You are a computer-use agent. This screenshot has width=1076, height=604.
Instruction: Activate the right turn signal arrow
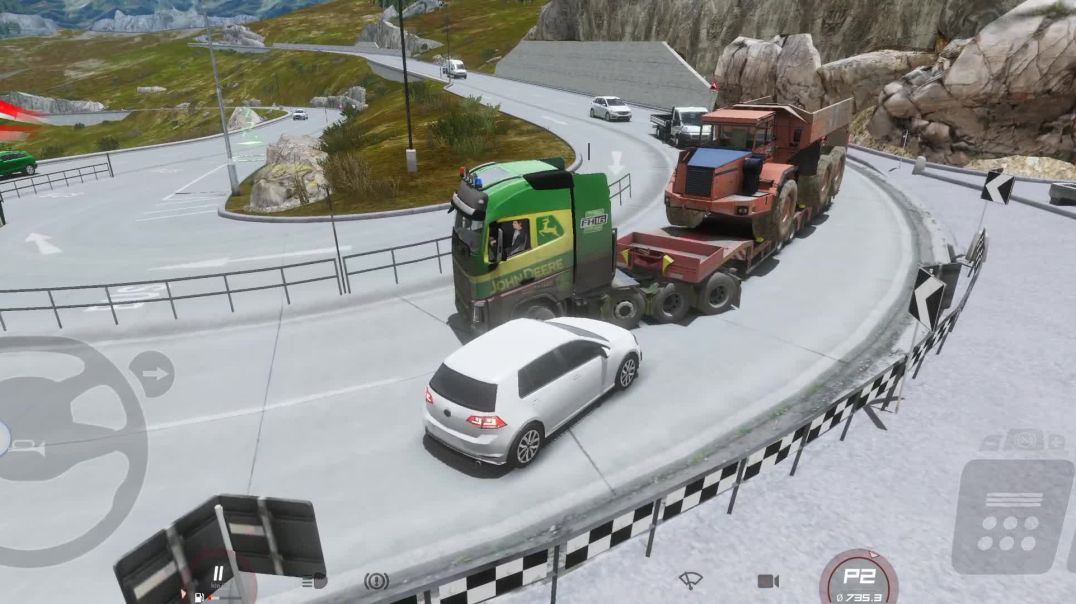(152, 374)
